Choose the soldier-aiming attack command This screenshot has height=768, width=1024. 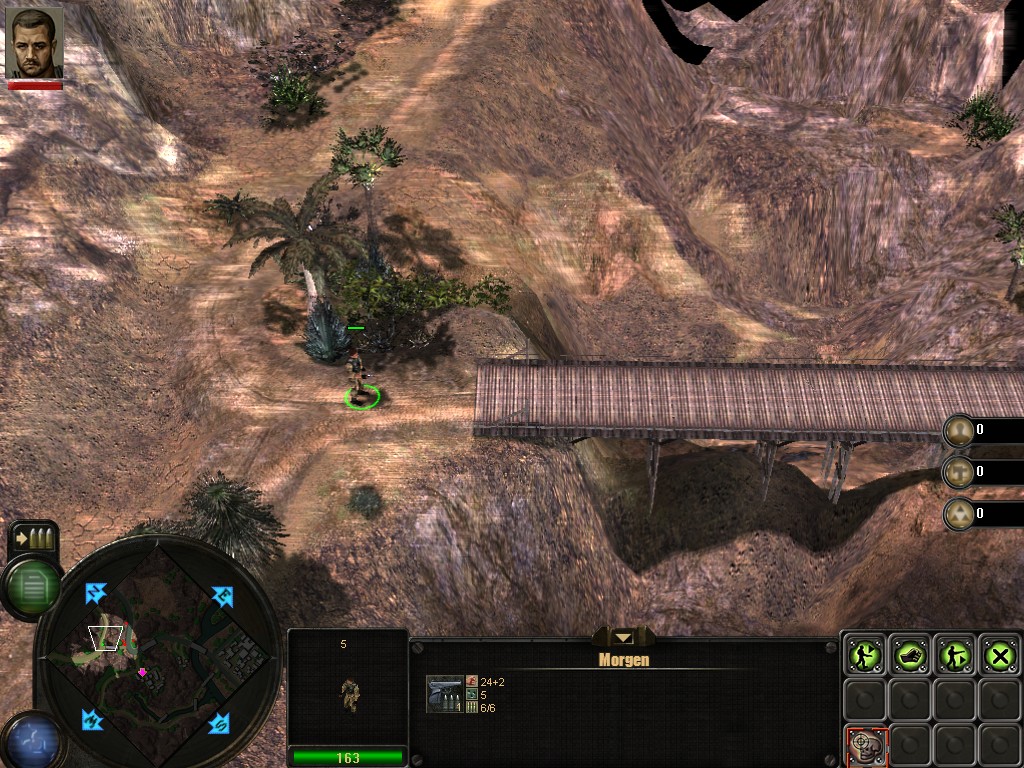pyautogui.click(x=955, y=655)
